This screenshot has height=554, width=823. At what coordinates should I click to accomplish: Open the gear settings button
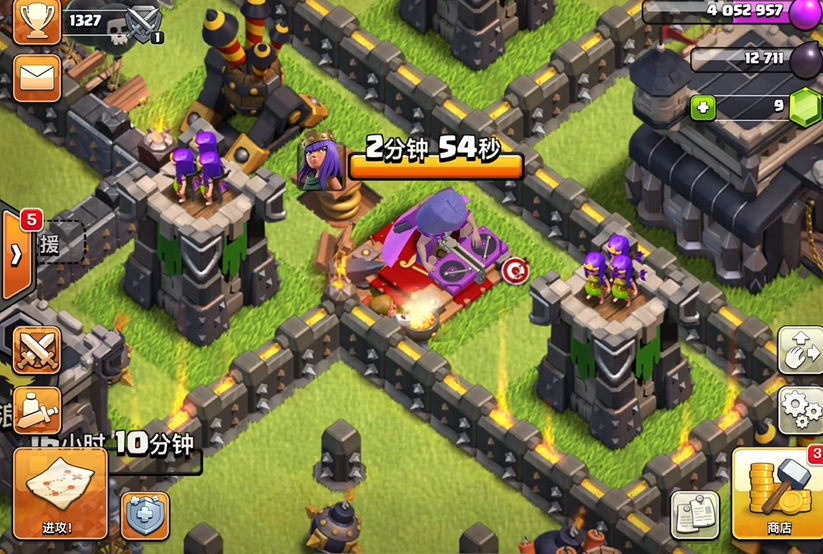click(801, 410)
